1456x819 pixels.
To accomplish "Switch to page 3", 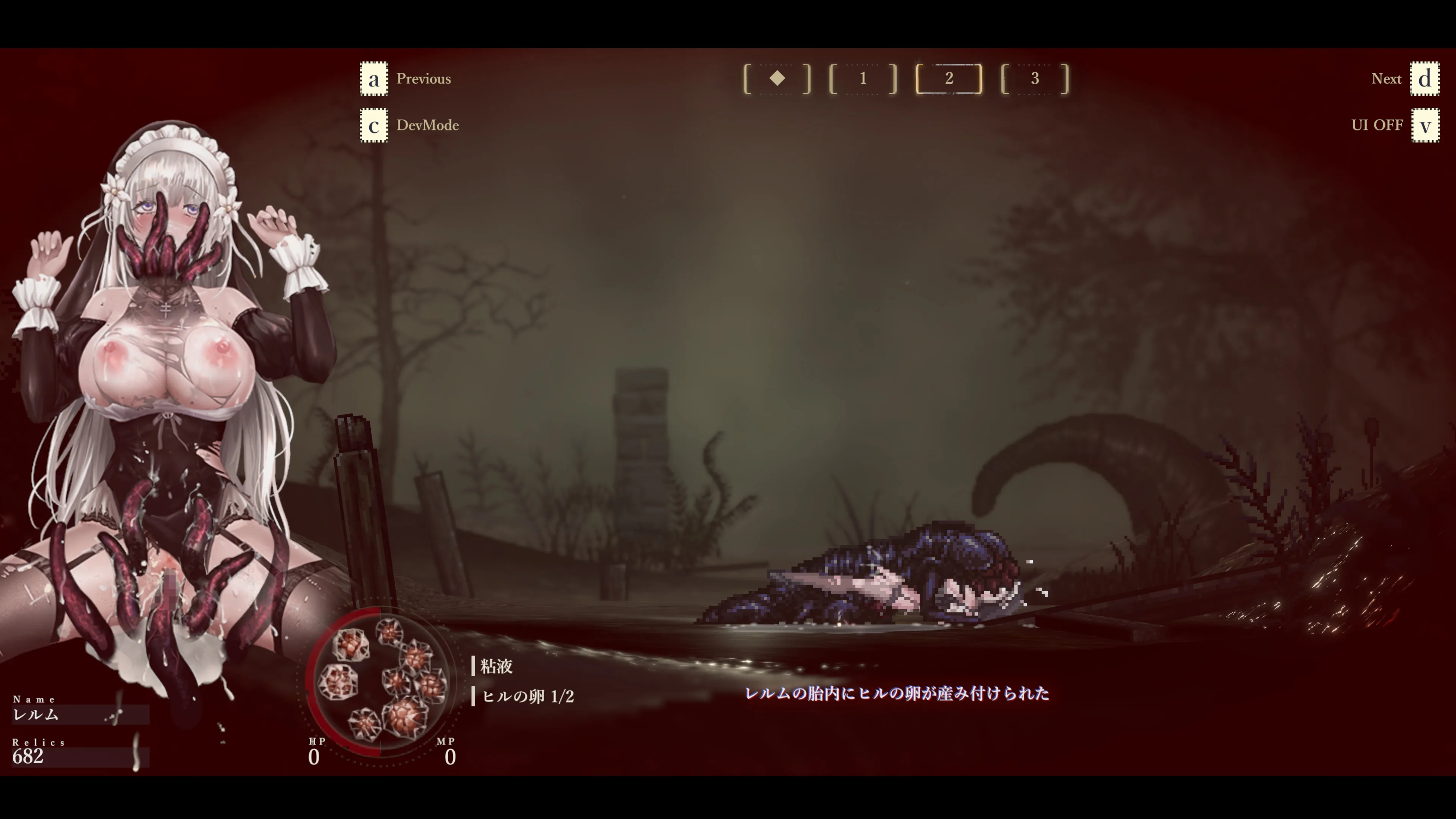I will click(x=1035, y=78).
